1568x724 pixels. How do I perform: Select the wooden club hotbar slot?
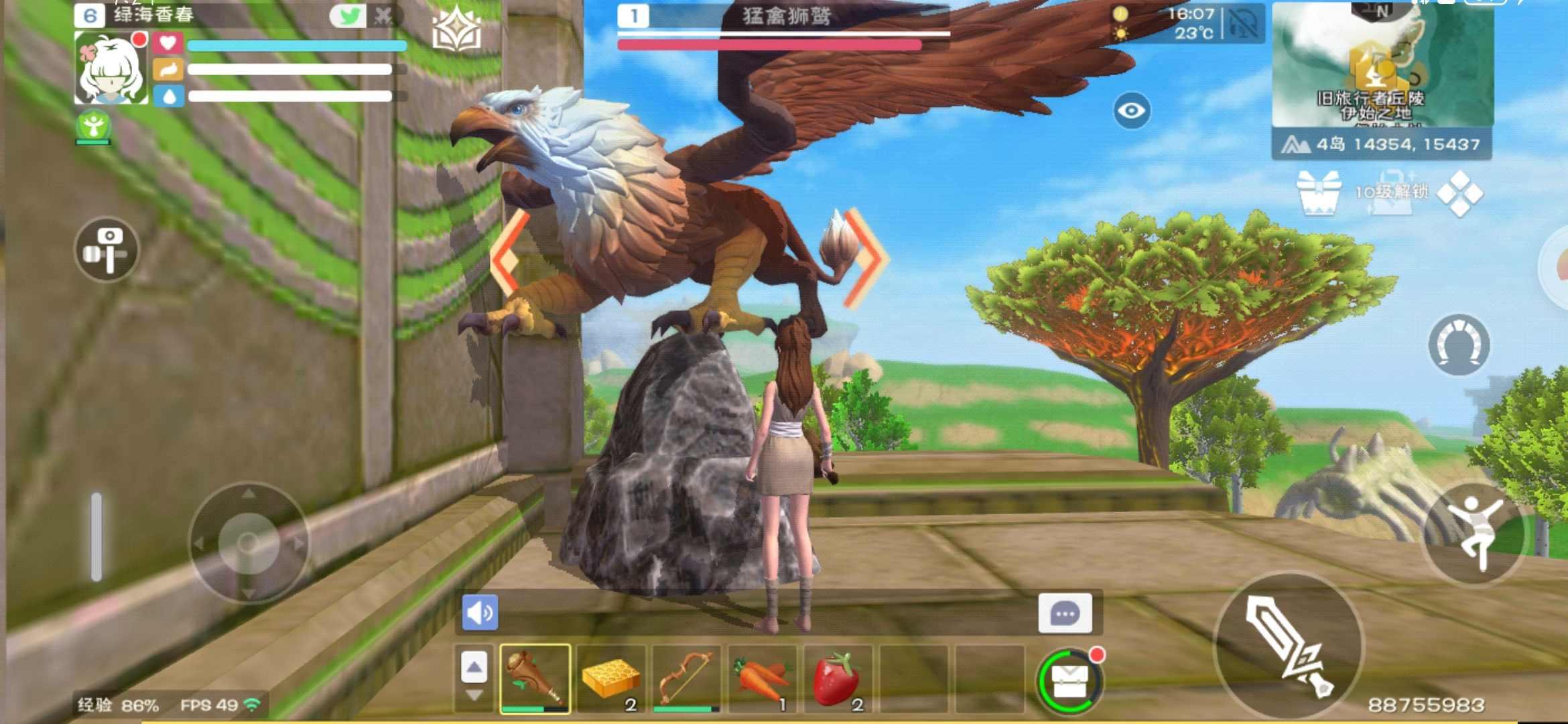[535, 678]
